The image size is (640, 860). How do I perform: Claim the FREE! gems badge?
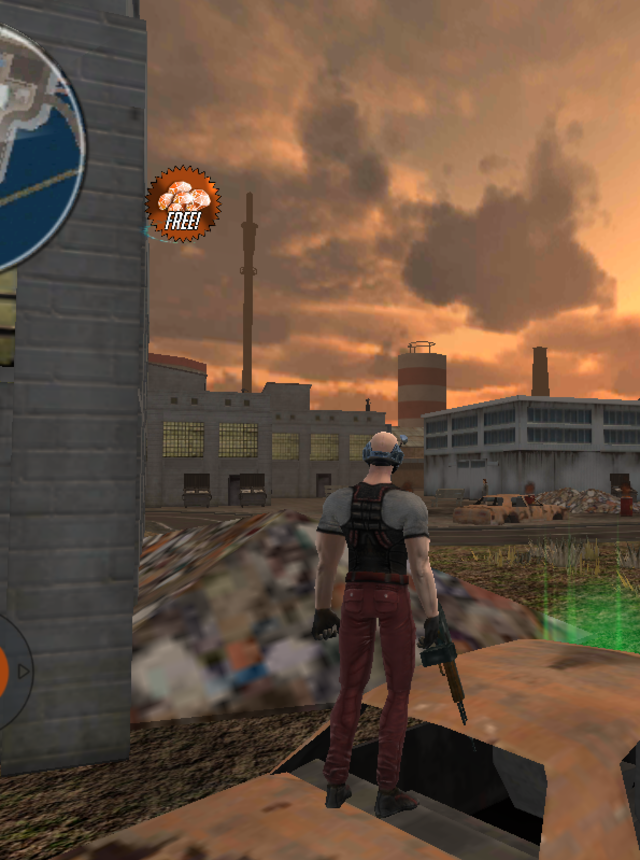click(183, 204)
